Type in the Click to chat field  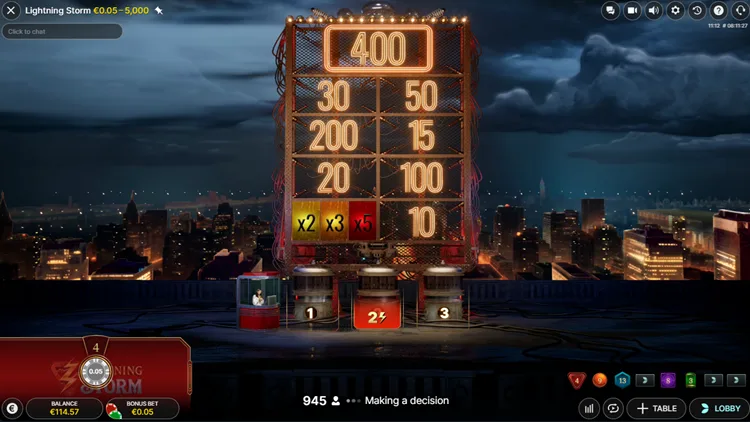[x=62, y=31]
